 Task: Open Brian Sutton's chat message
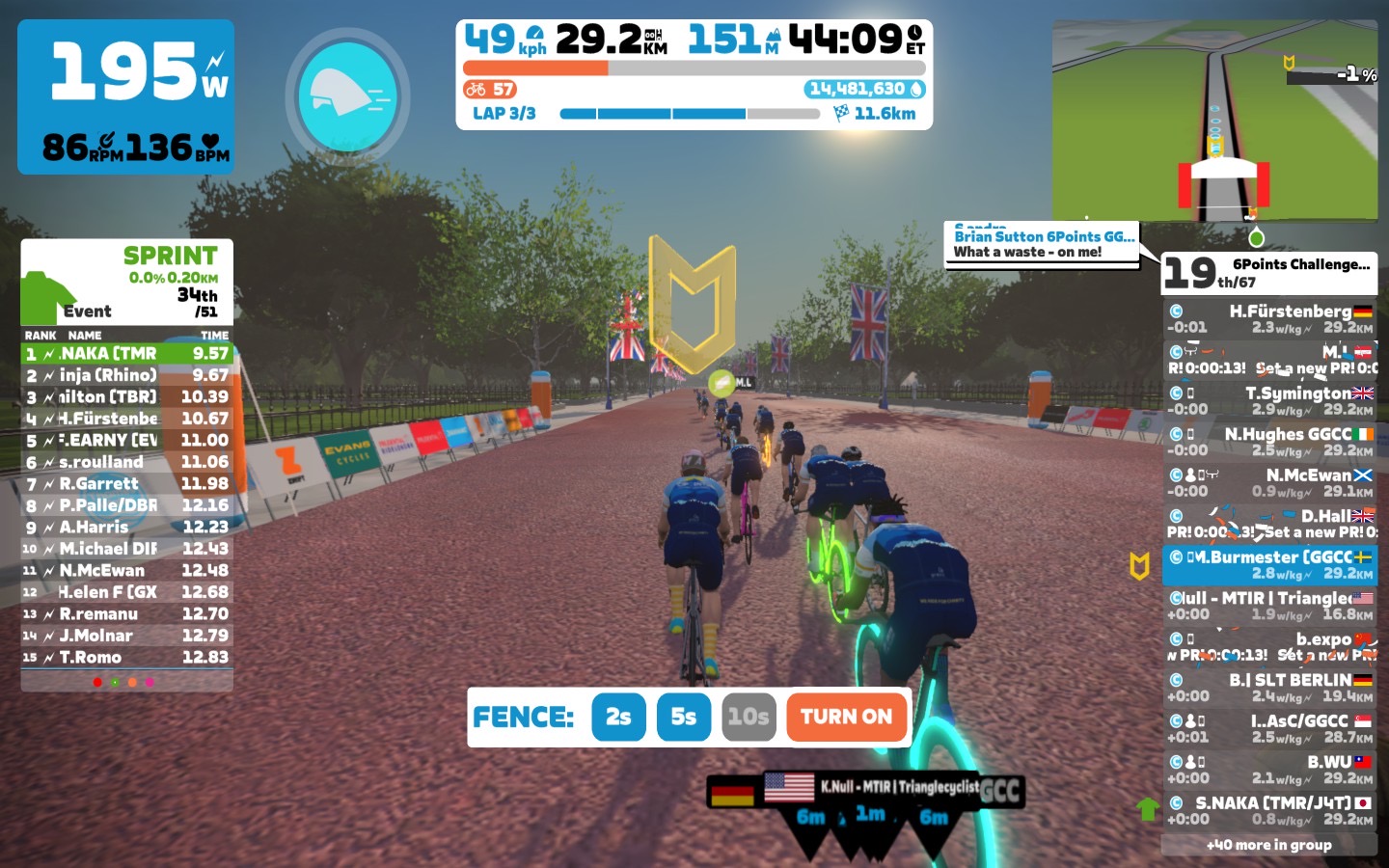(x=1042, y=244)
